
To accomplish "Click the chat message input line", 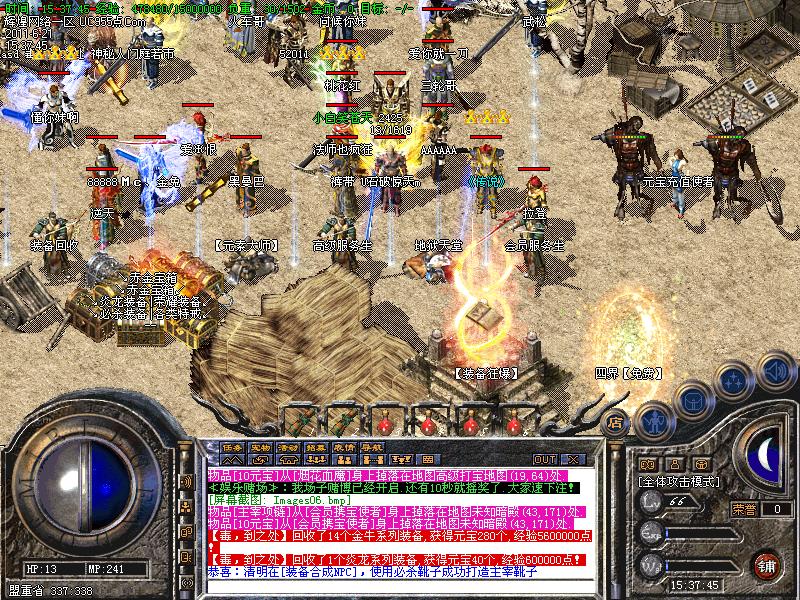I will pyautogui.click(x=400, y=586).
